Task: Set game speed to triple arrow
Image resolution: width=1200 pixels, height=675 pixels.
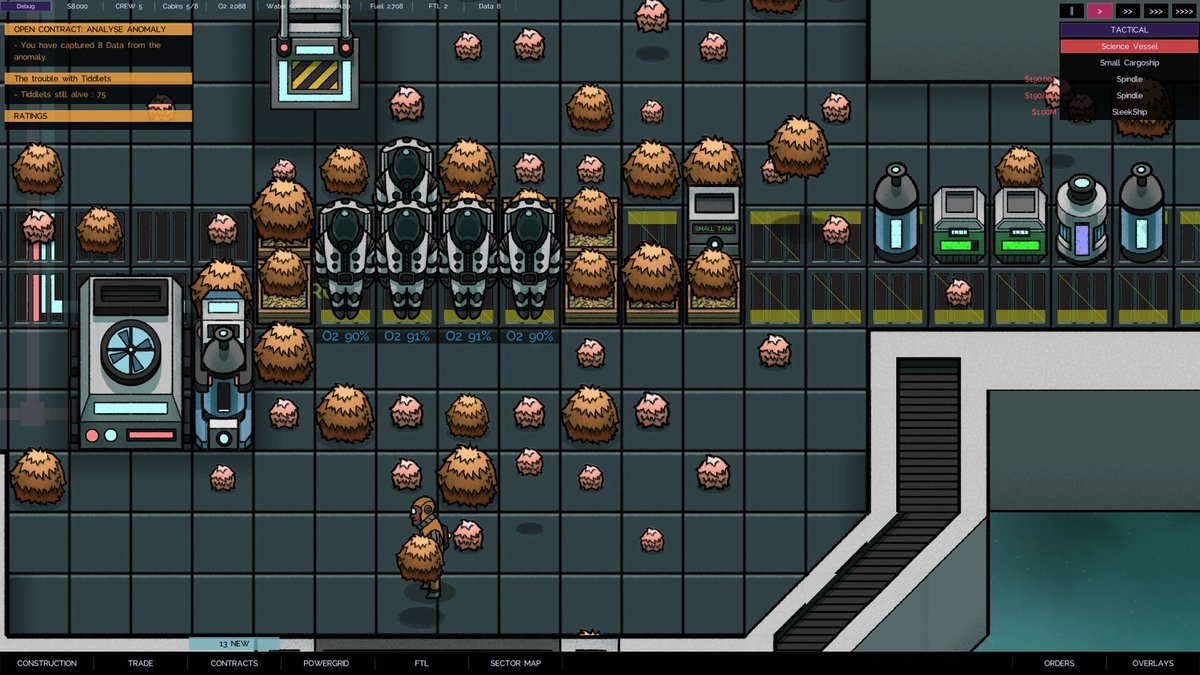Action: 1153,11
